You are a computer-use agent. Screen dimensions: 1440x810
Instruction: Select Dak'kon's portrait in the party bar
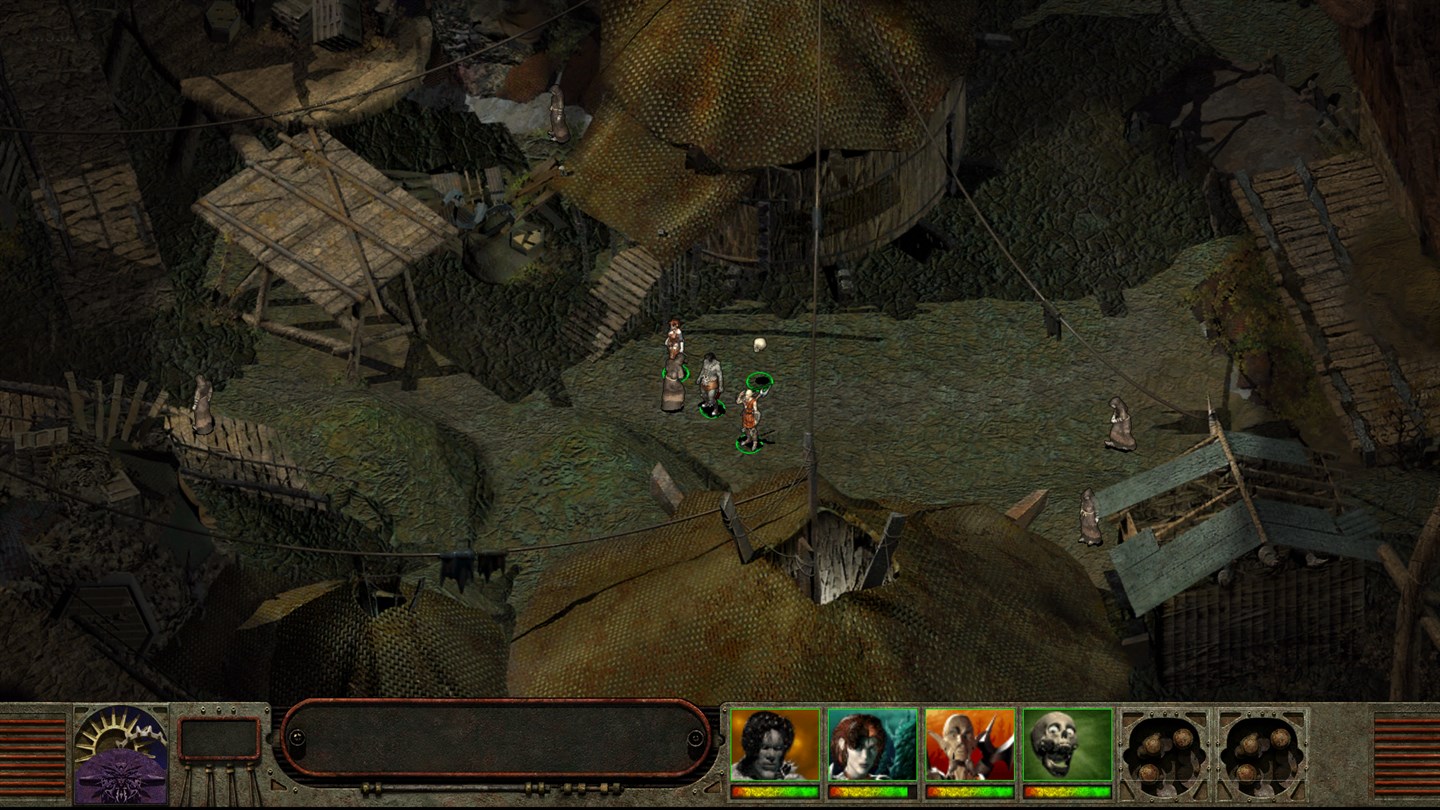pos(969,744)
